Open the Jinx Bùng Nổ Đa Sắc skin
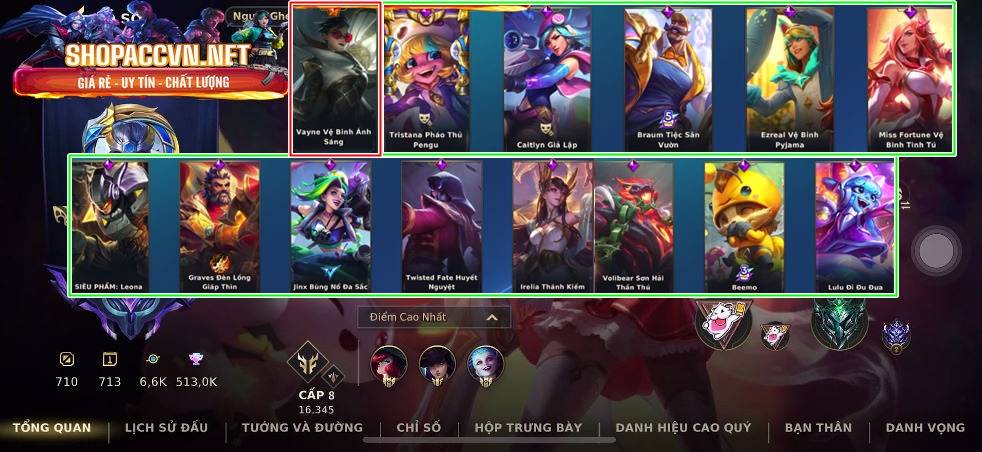Image resolution: width=982 pixels, height=452 pixels. (332, 225)
